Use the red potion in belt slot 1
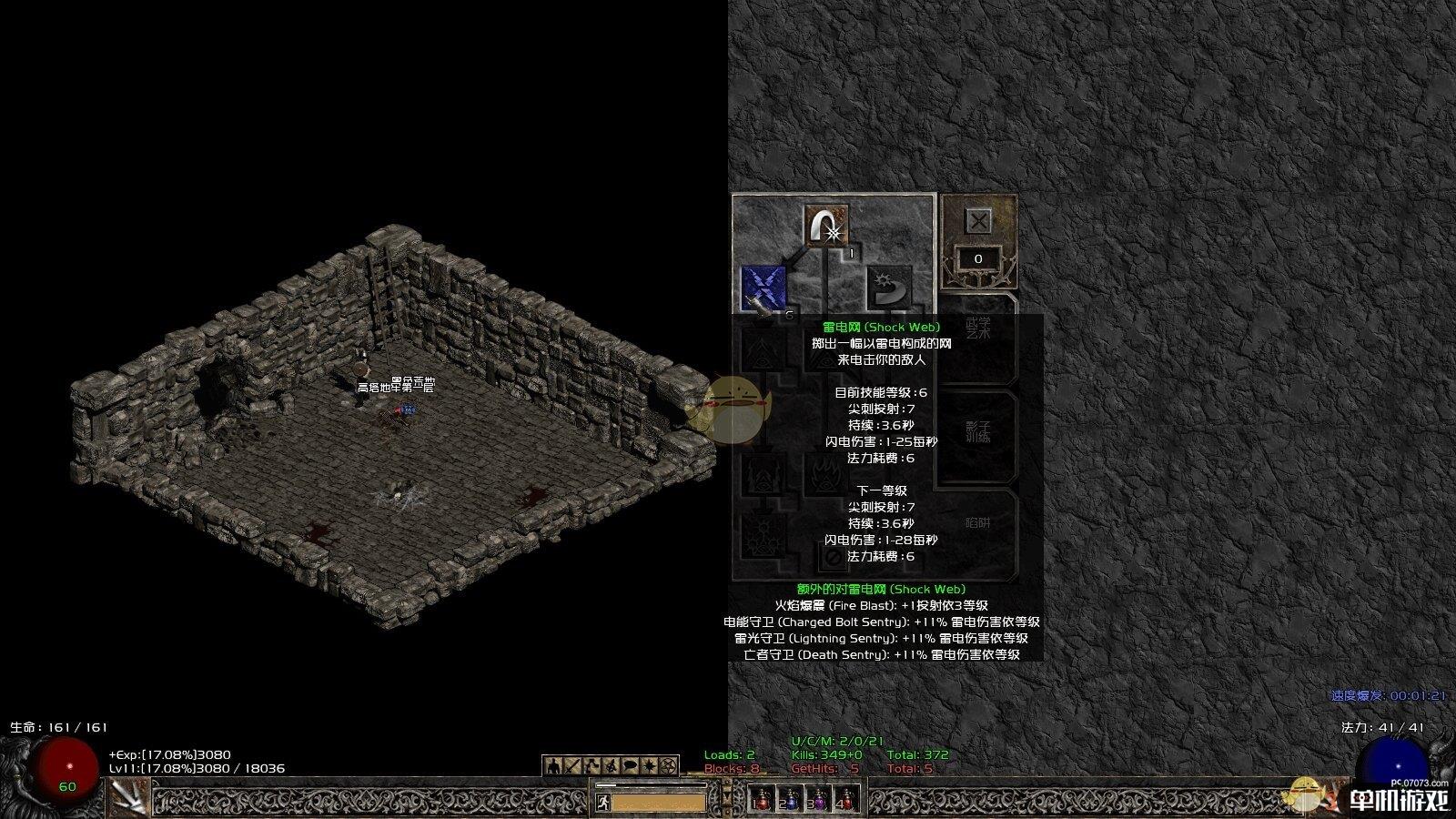Image resolution: width=1456 pixels, height=819 pixels. coord(762,799)
